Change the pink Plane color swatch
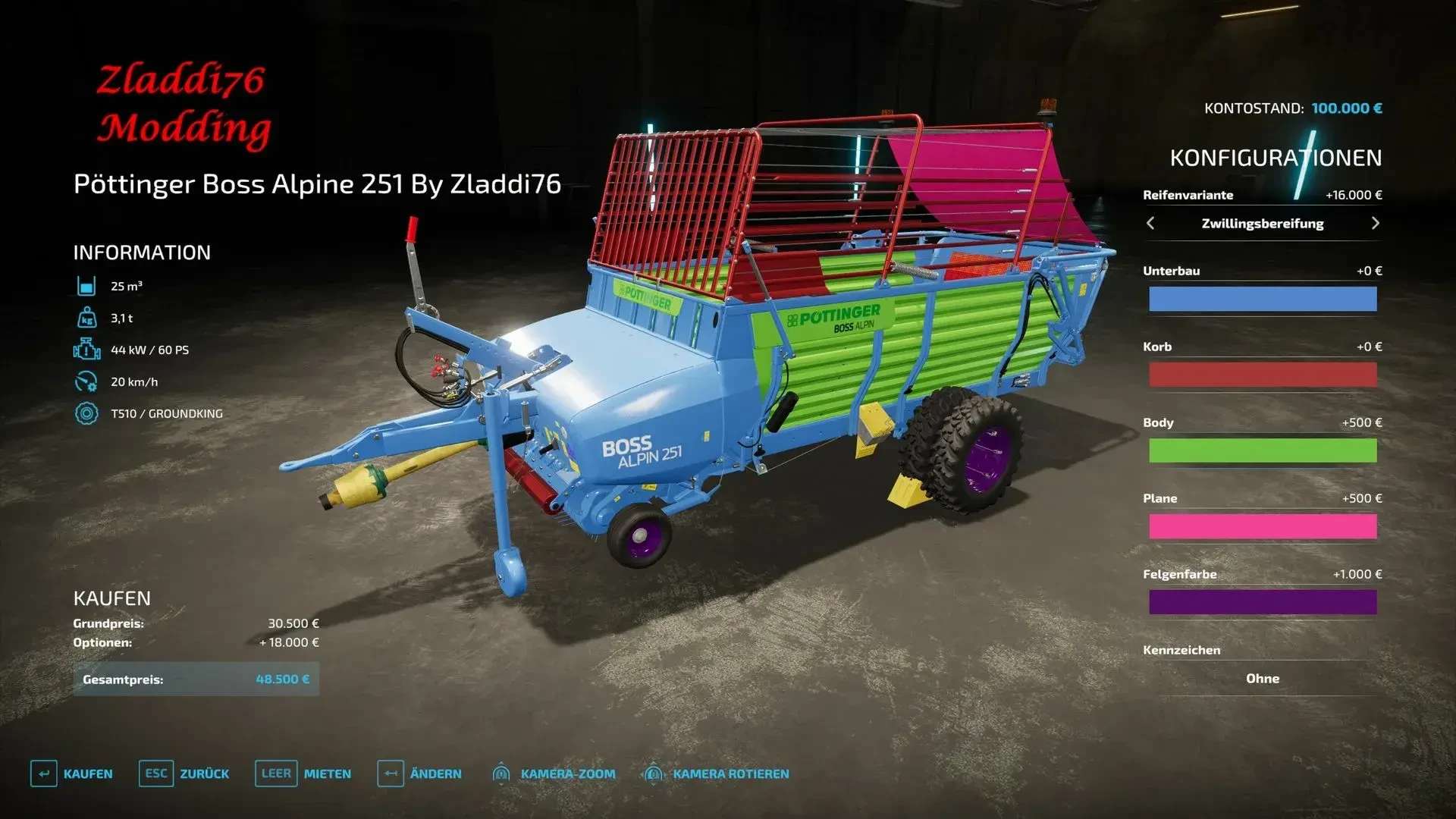 point(1262,526)
